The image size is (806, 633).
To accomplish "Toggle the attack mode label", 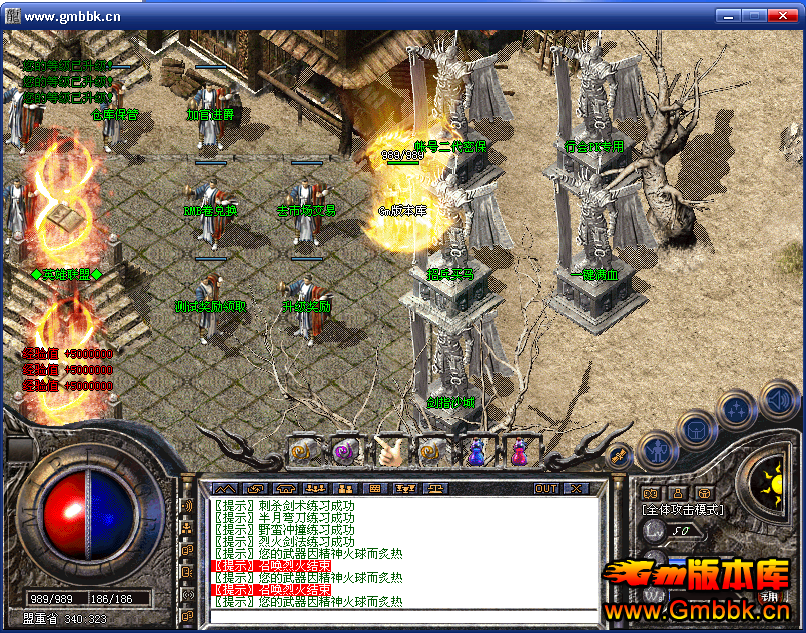I will [x=683, y=509].
